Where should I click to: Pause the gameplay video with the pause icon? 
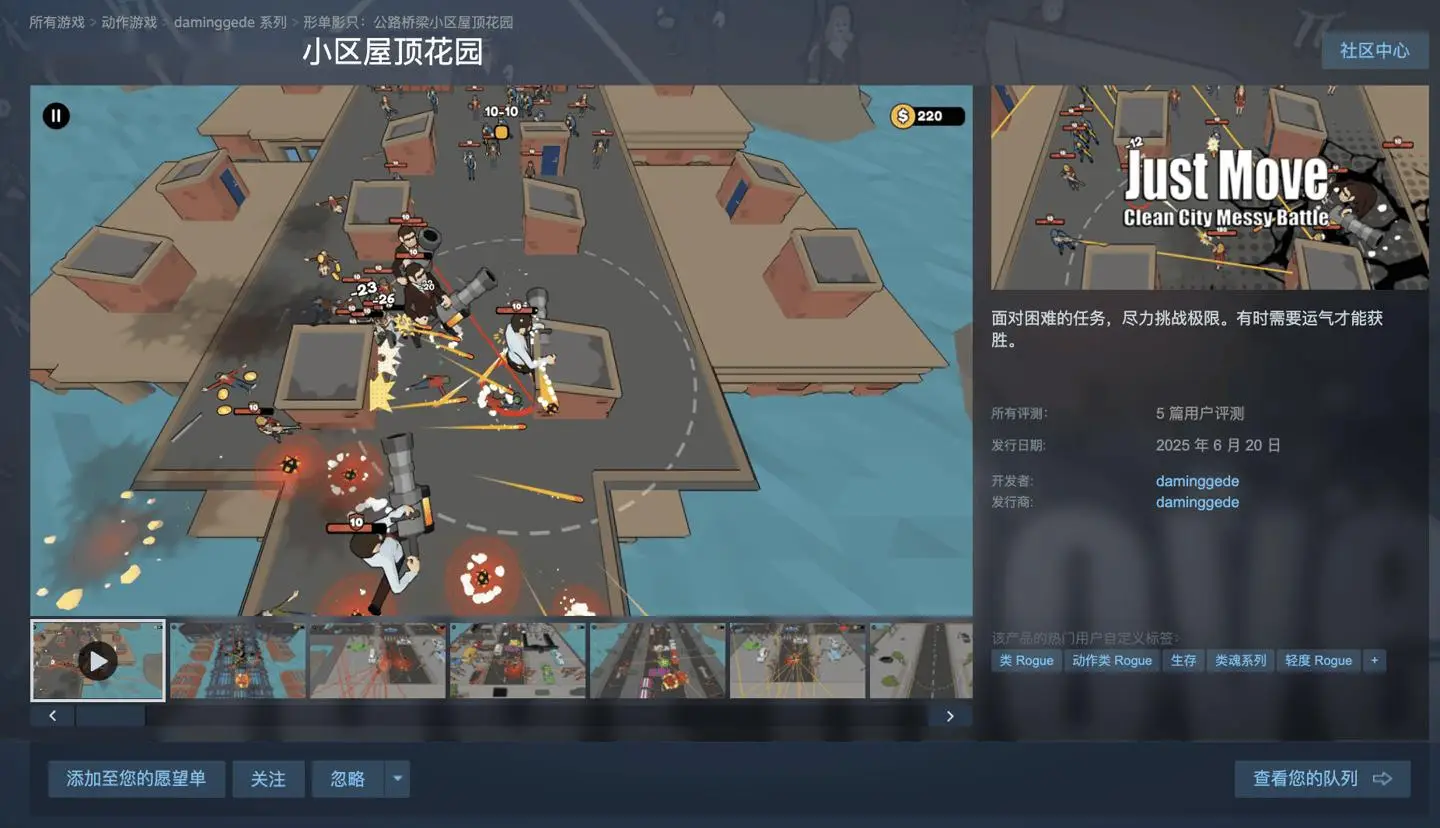click(55, 116)
